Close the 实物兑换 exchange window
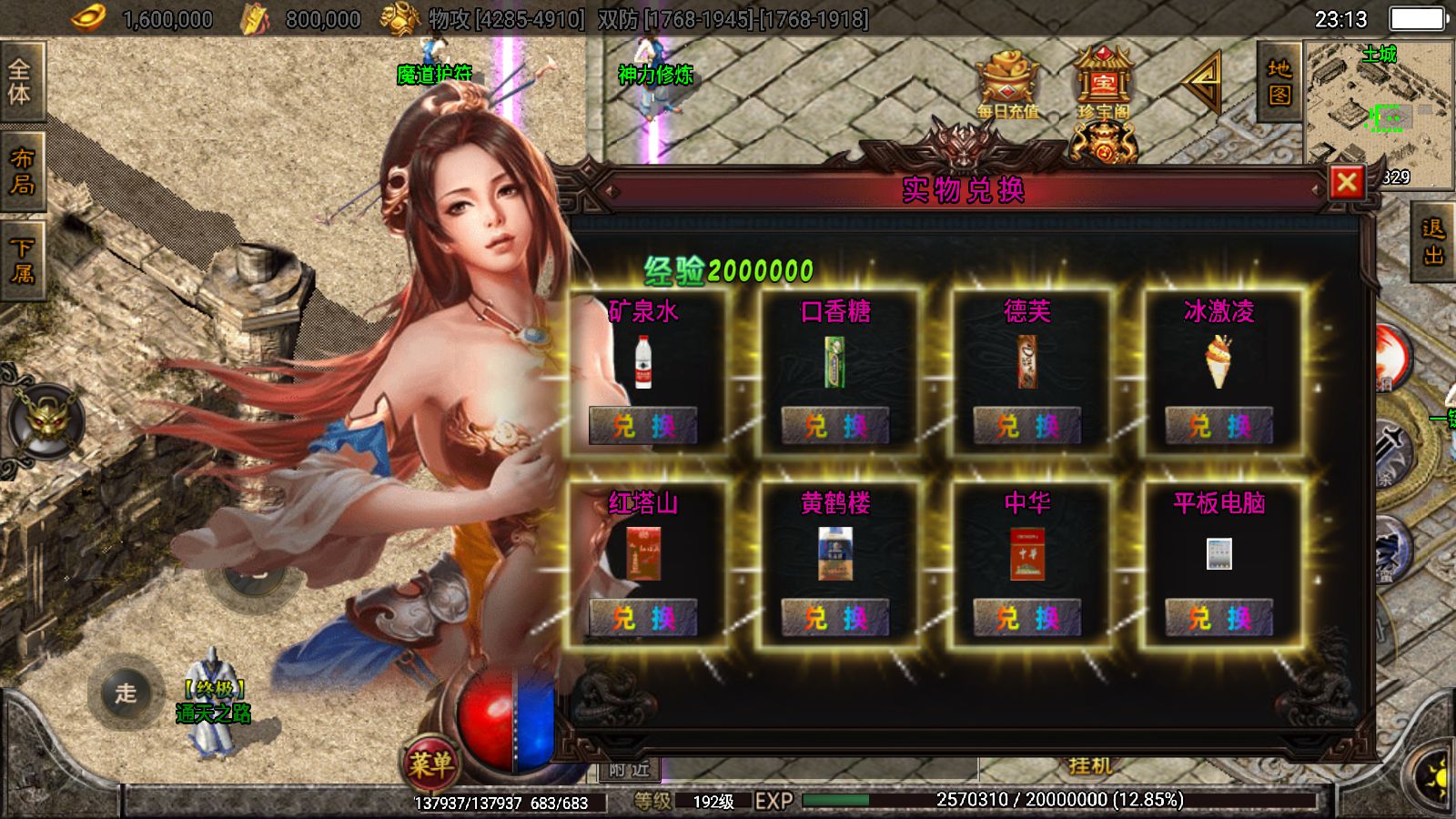 tap(1347, 183)
